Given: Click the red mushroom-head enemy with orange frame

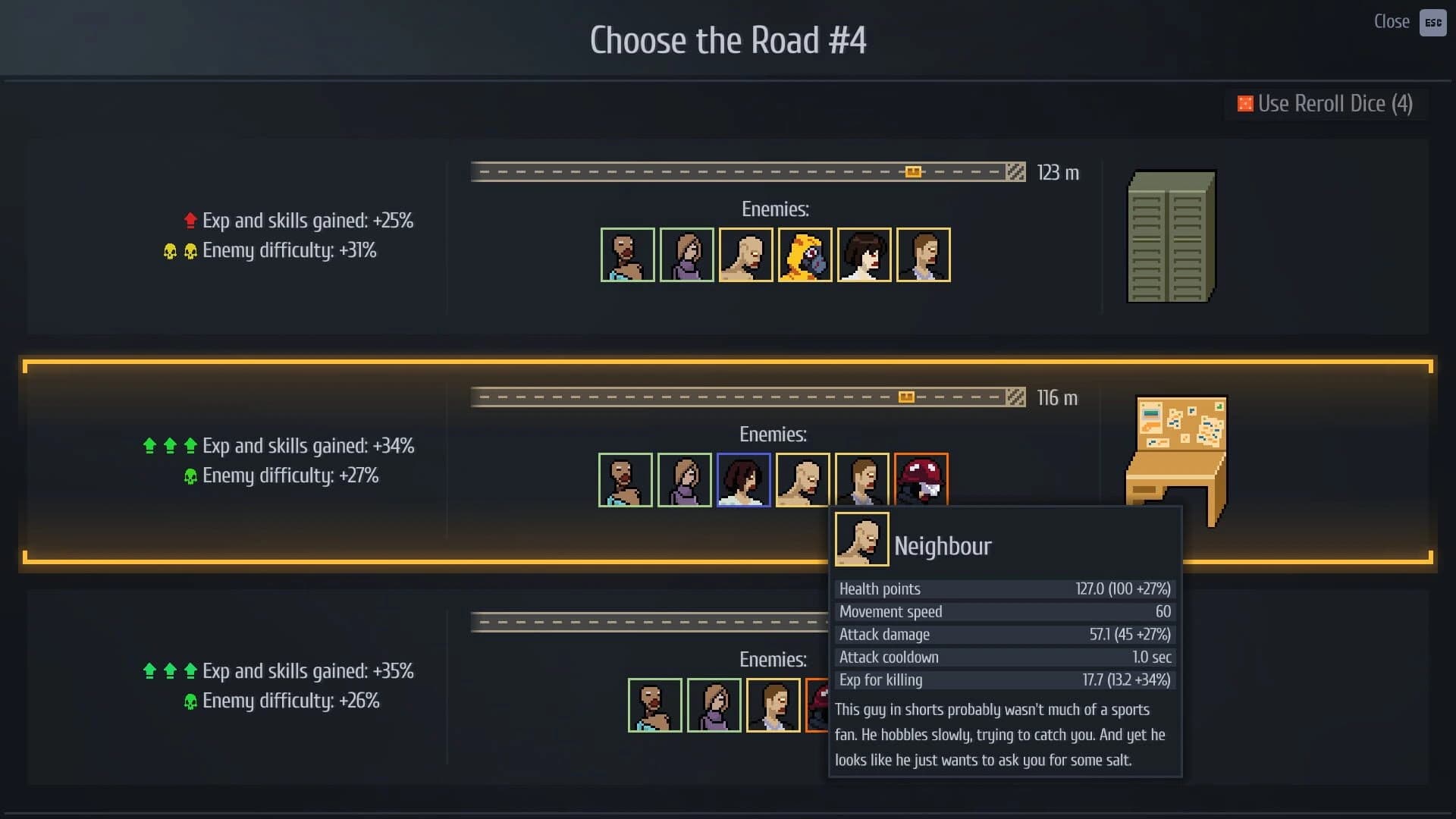Looking at the screenshot, I should click(x=921, y=479).
